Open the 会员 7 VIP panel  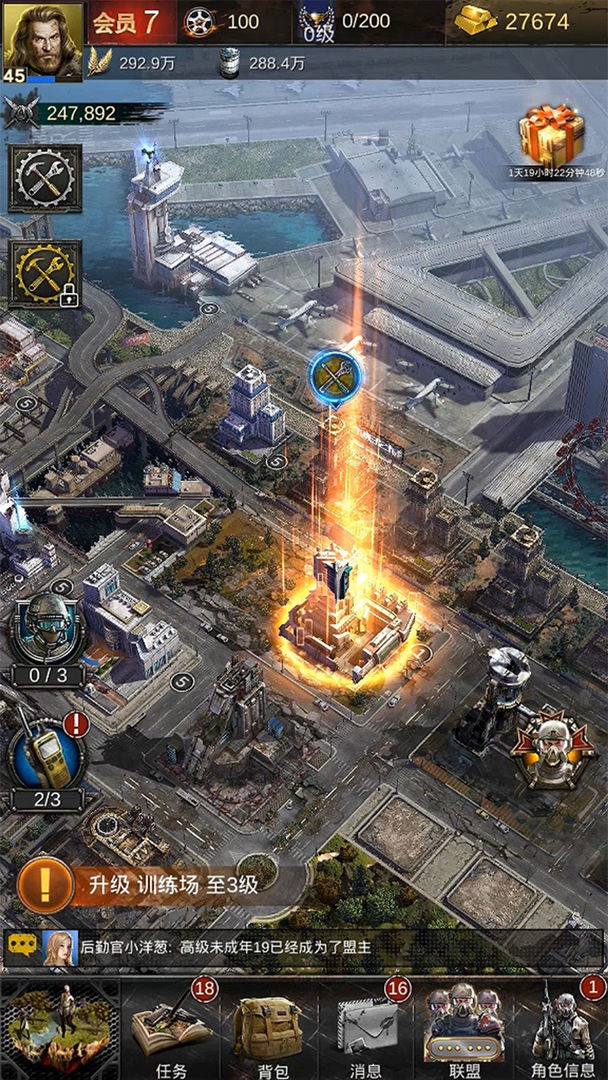coord(126,21)
